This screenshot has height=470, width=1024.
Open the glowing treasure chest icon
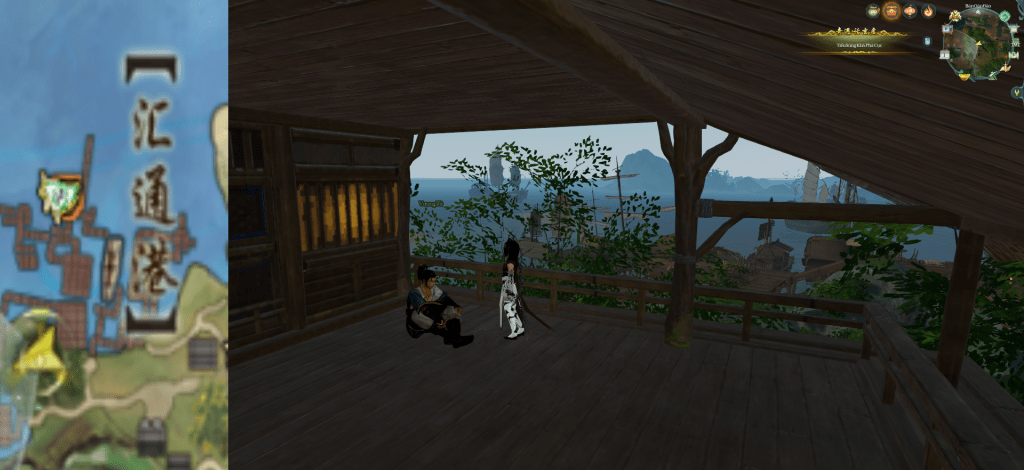[x=891, y=11]
